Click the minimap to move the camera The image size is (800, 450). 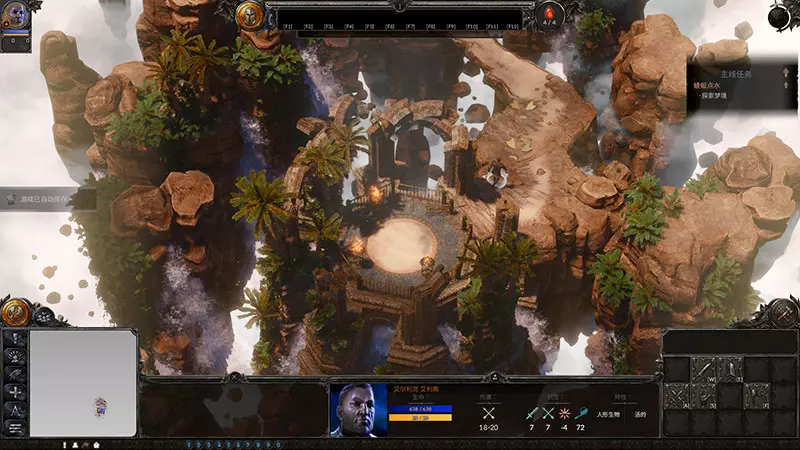pyautogui.click(x=83, y=382)
